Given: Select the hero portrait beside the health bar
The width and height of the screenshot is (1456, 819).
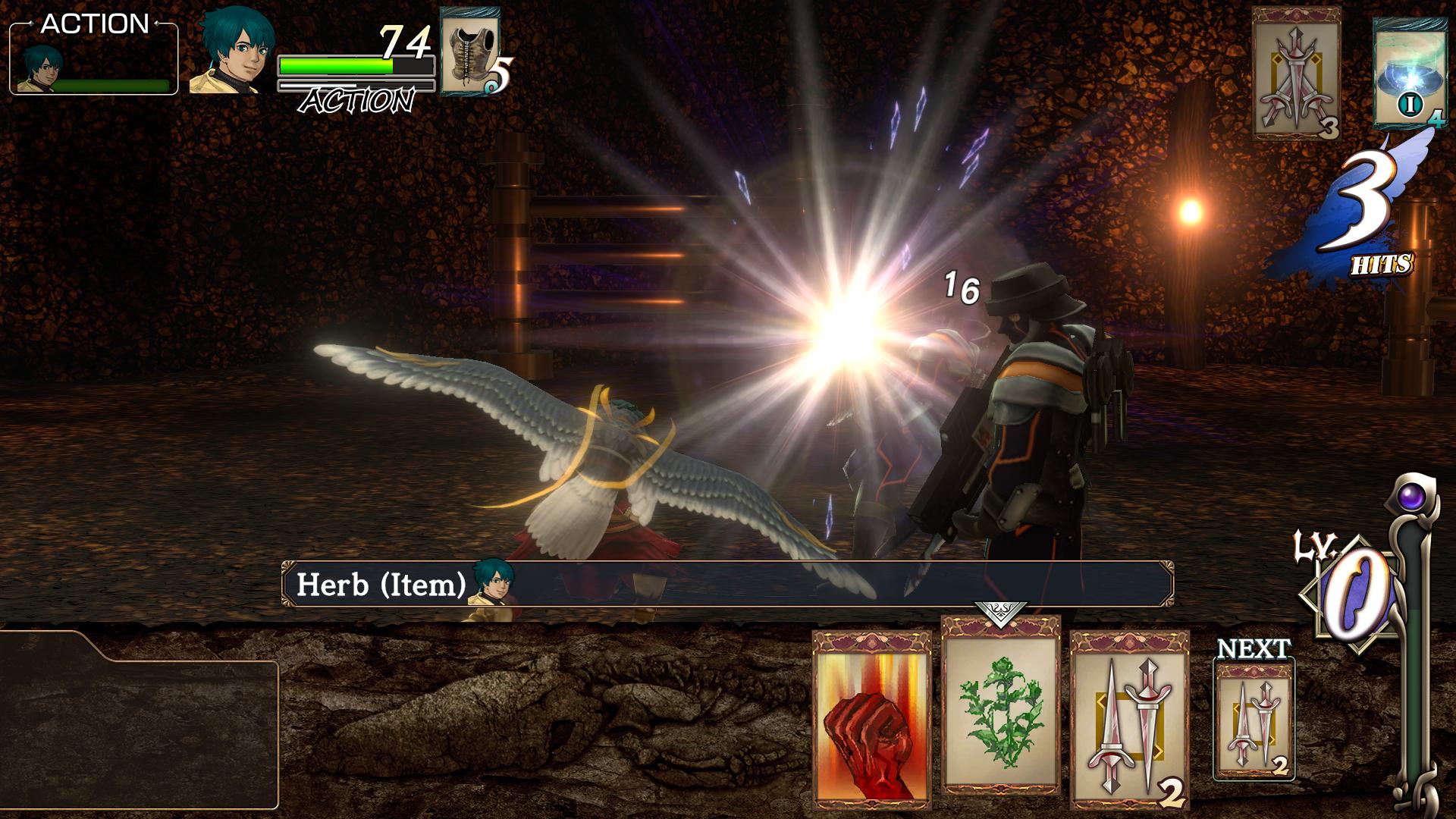Looking at the screenshot, I should pyautogui.click(x=232, y=52).
